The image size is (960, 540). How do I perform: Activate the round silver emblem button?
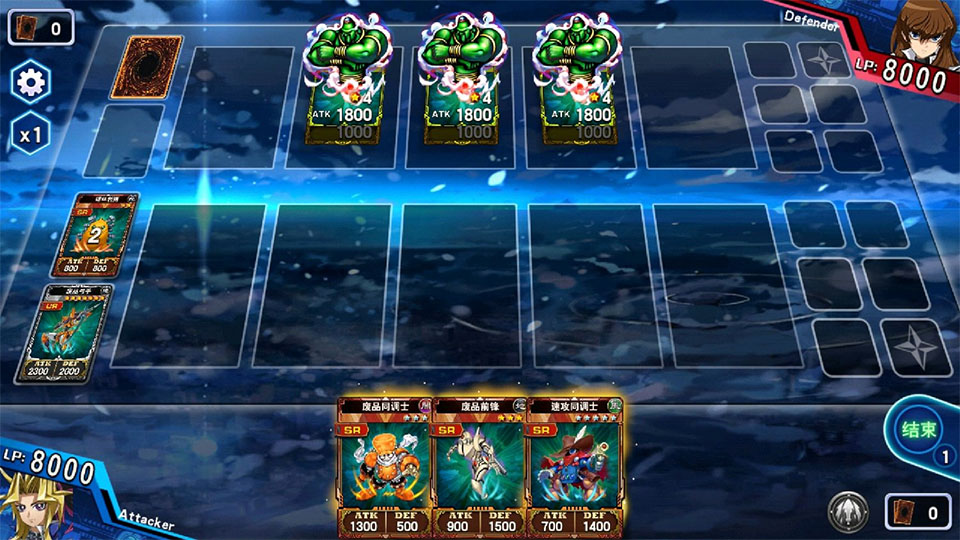[x=847, y=513]
